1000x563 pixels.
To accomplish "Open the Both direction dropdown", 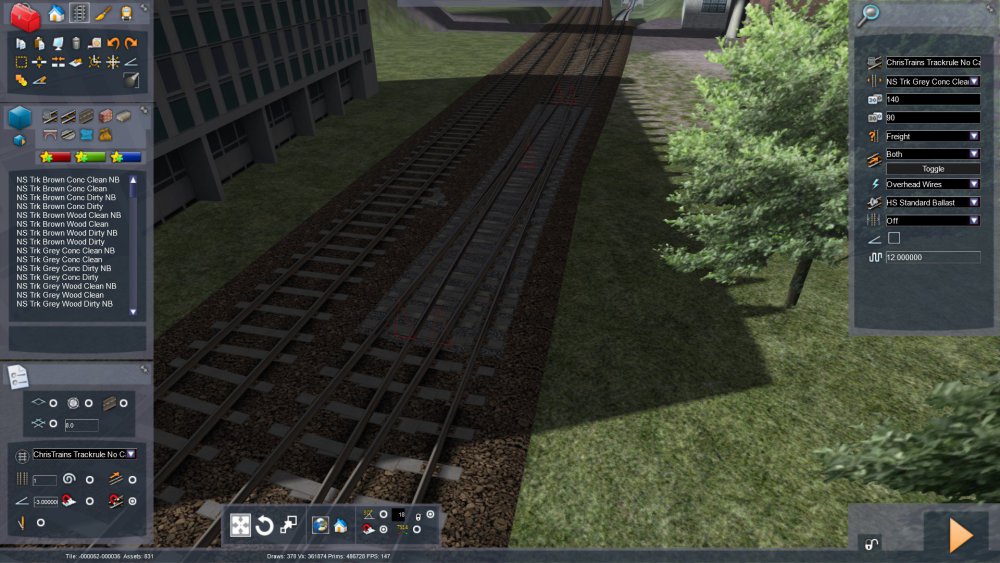I will point(932,154).
